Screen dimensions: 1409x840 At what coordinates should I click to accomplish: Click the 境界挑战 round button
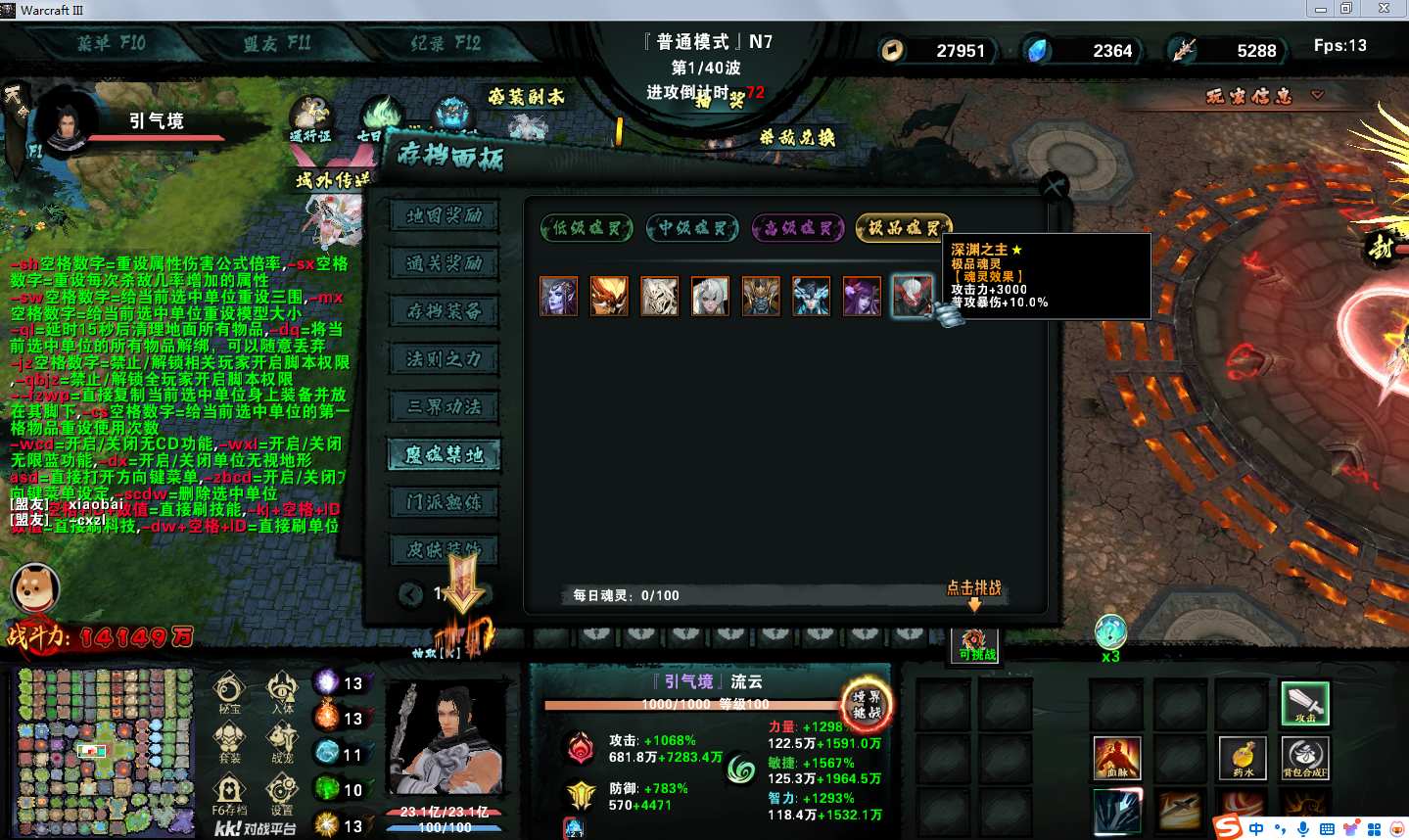coord(867,704)
